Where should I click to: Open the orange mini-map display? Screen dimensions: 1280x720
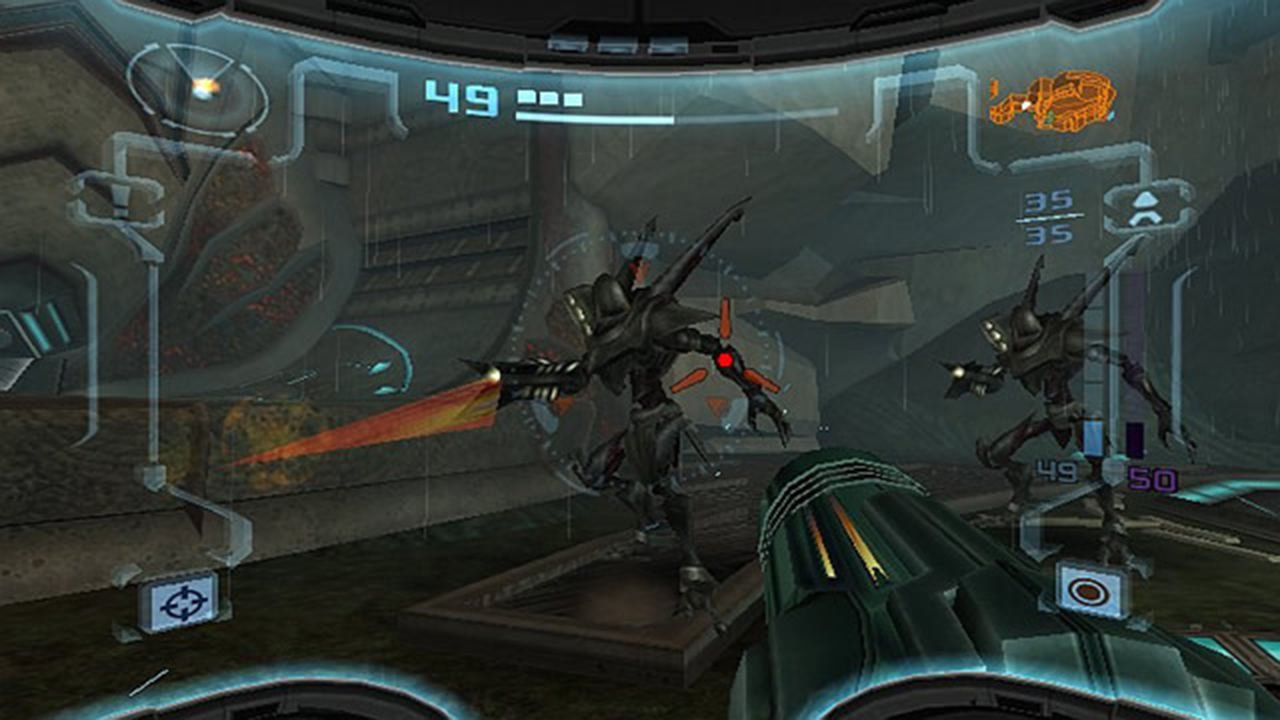pyautogui.click(x=1055, y=98)
